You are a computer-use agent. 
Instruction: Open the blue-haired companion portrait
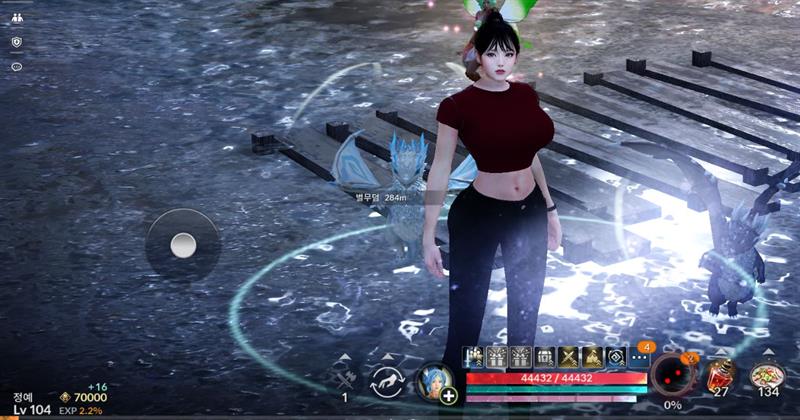coord(433,380)
